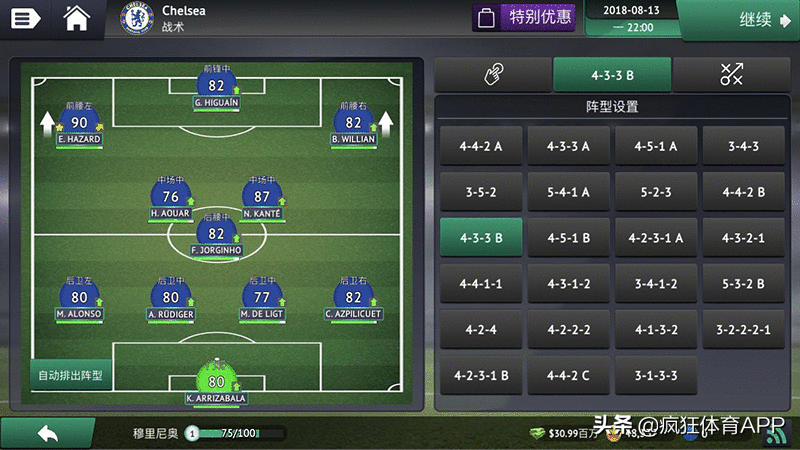
Task: Open the main menu list icon
Action: 25,18
